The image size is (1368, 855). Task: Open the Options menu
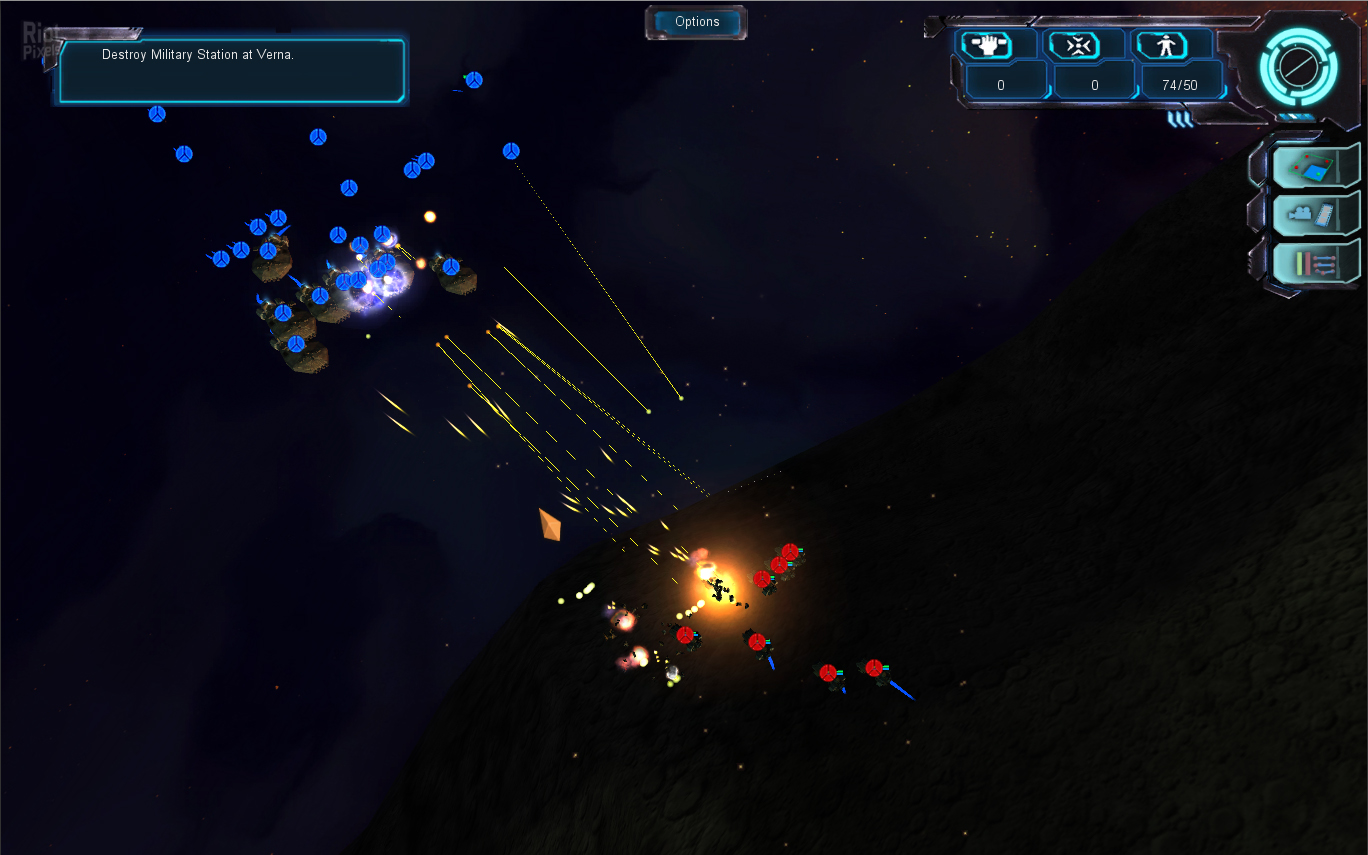click(697, 22)
